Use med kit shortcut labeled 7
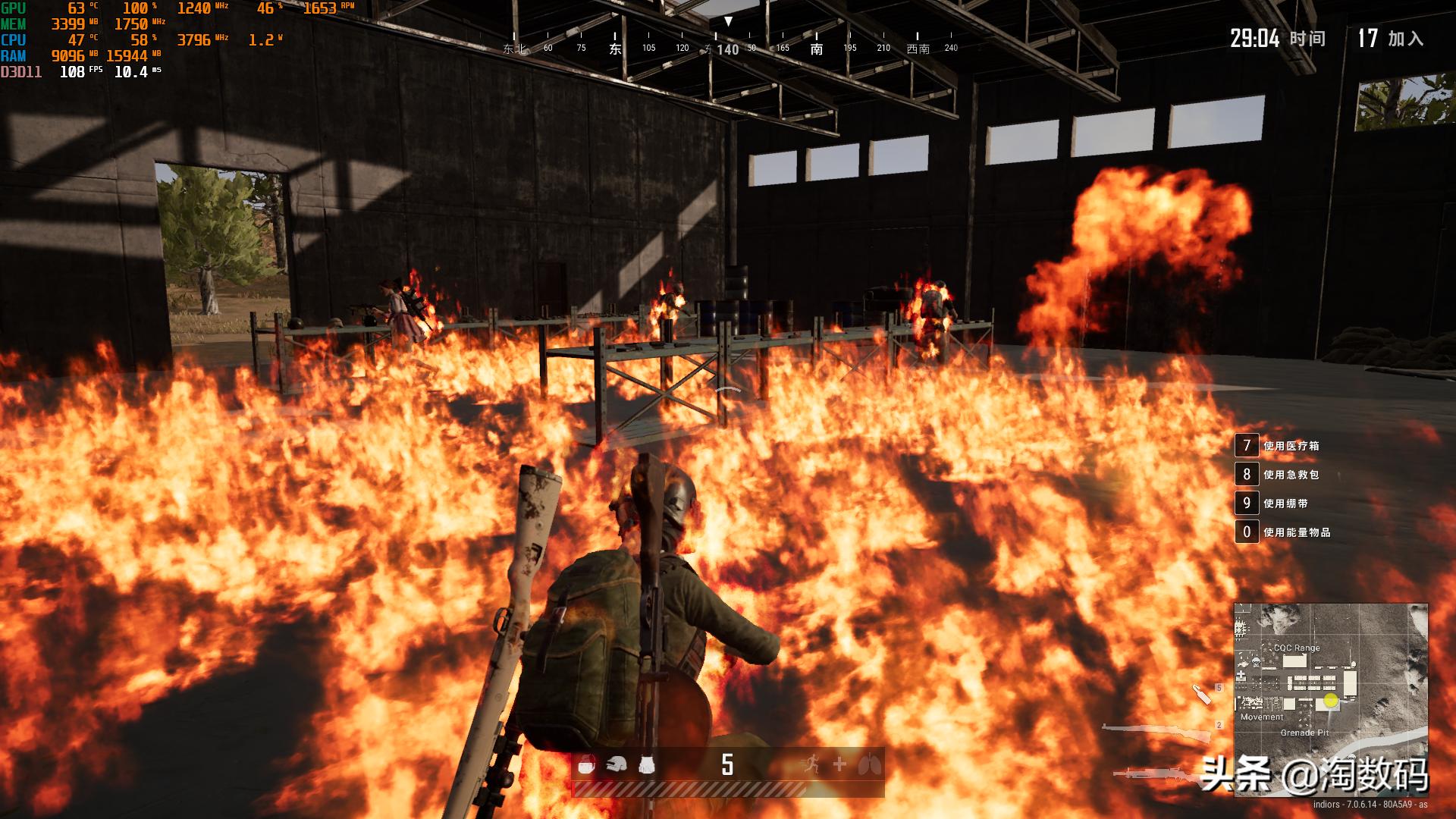1456x819 pixels. click(1246, 446)
